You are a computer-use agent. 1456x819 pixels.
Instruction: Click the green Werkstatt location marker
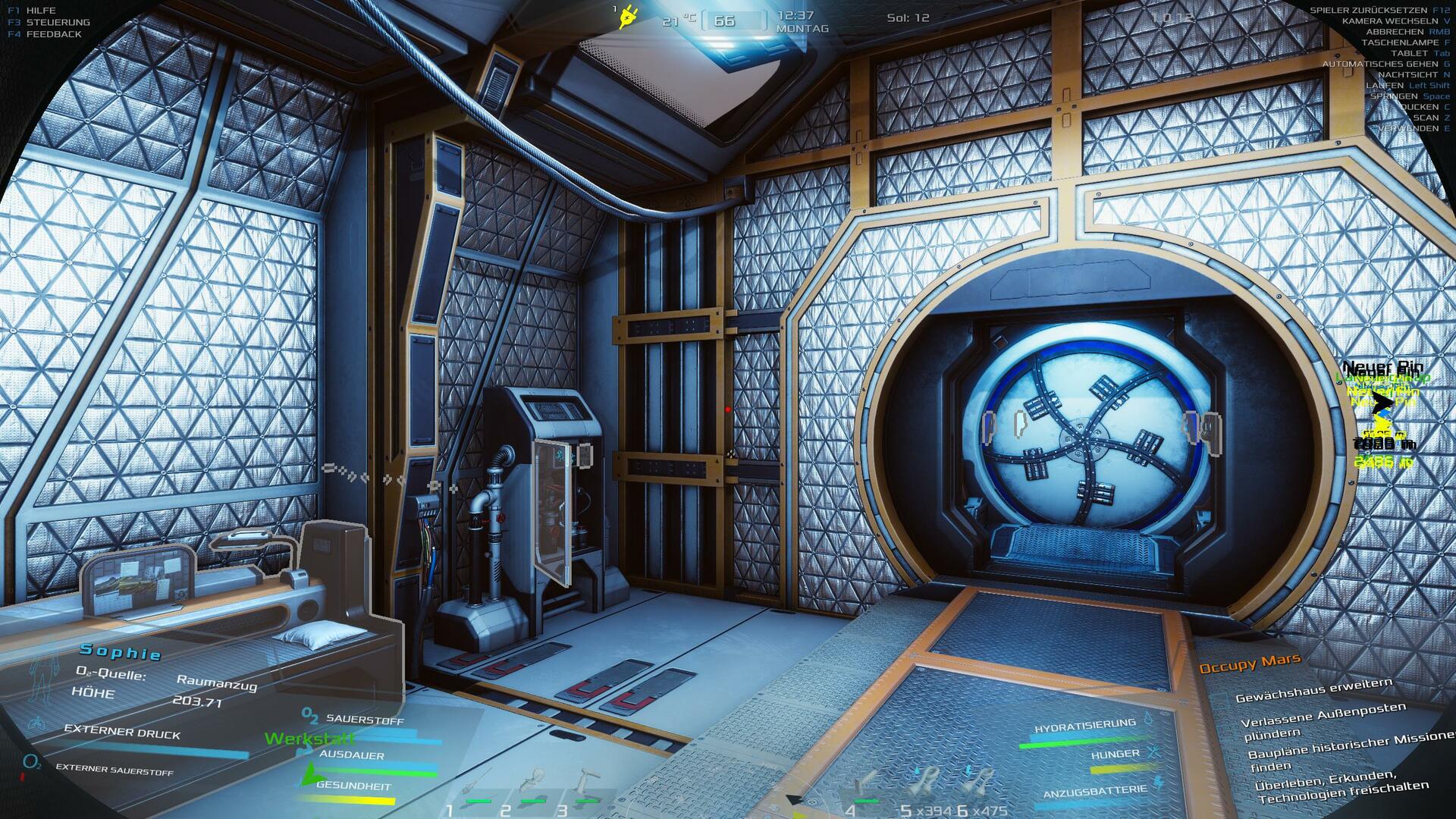(x=309, y=738)
